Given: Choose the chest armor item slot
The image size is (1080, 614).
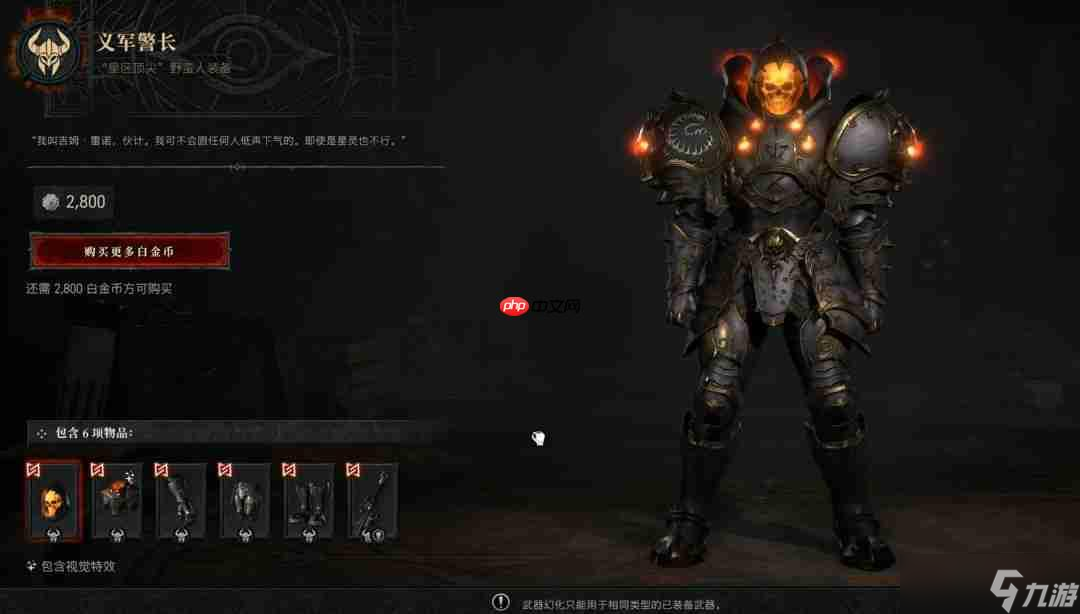Looking at the screenshot, I should (117, 500).
